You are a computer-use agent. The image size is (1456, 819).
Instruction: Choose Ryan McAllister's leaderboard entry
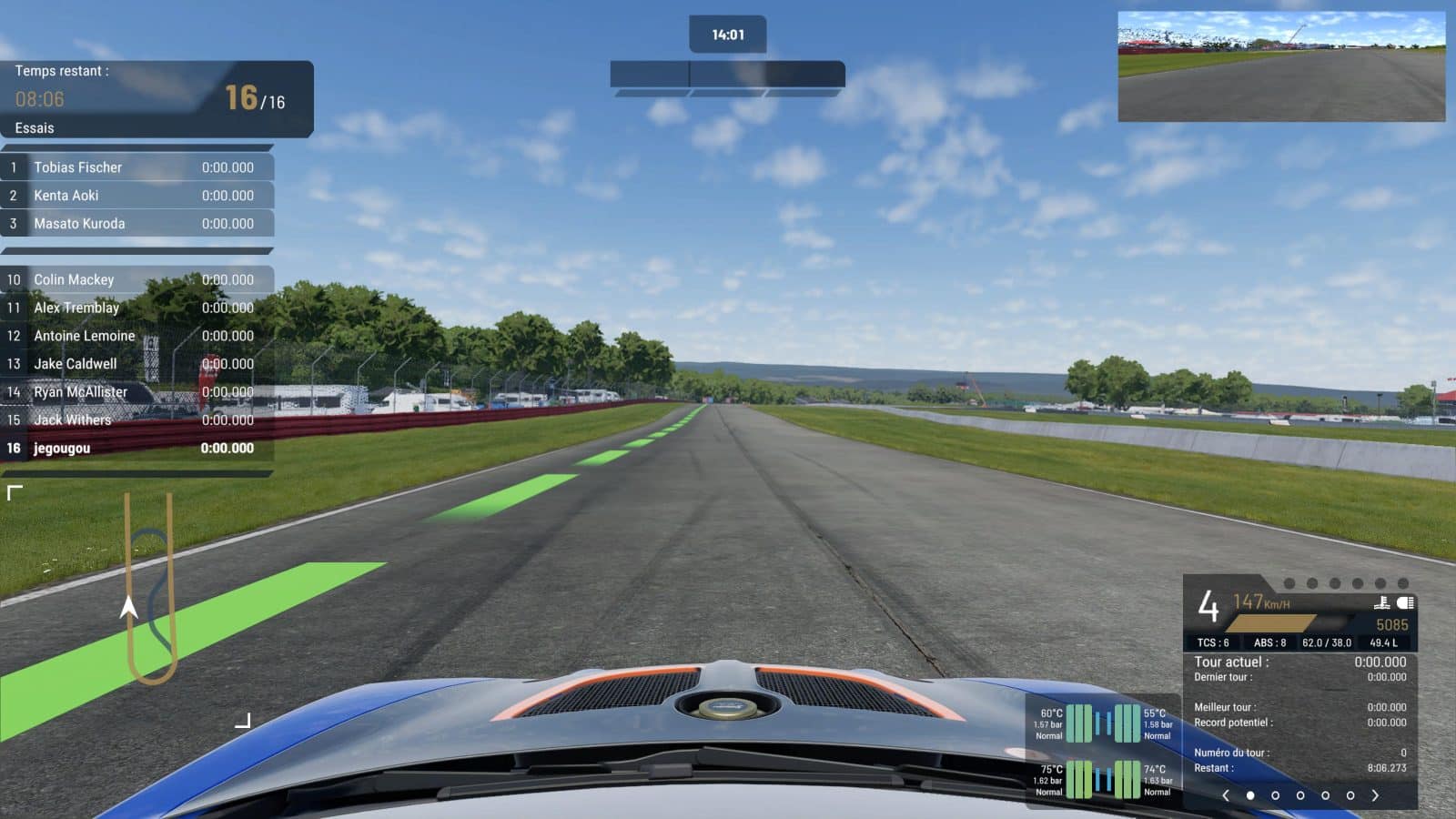[136, 392]
